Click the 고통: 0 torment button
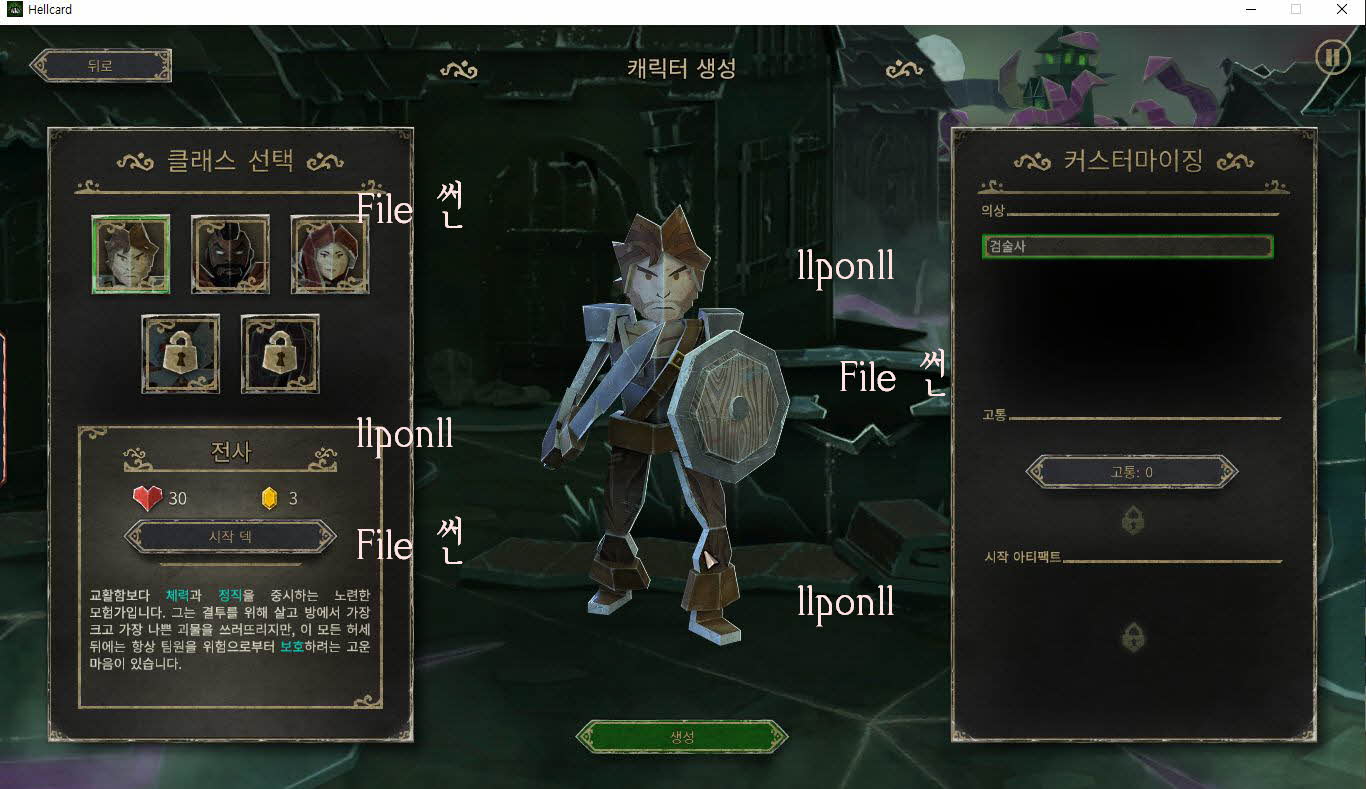 (1132, 472)
